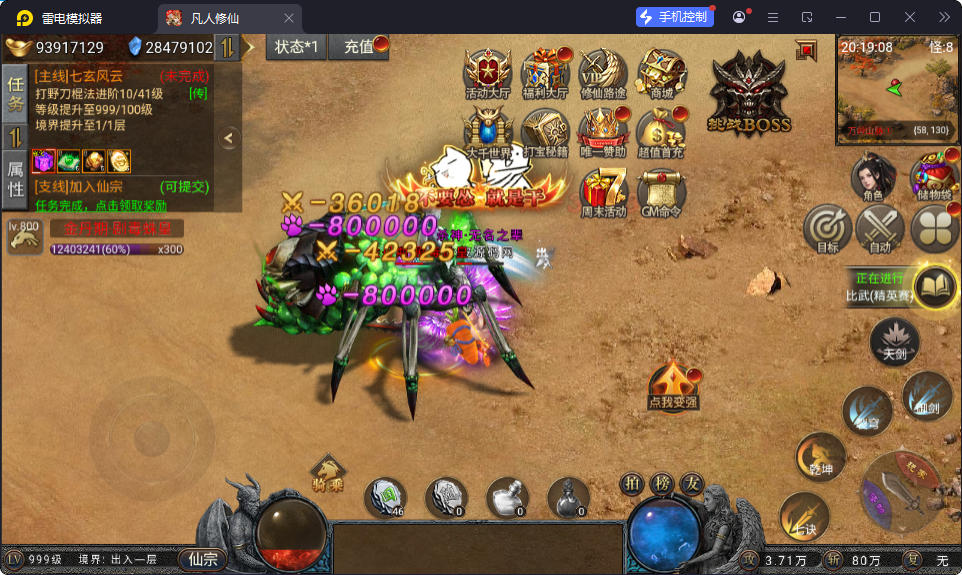Activate the 天剑 skill
The height and width of the screenshot is (575, 962).
[894, 341]
